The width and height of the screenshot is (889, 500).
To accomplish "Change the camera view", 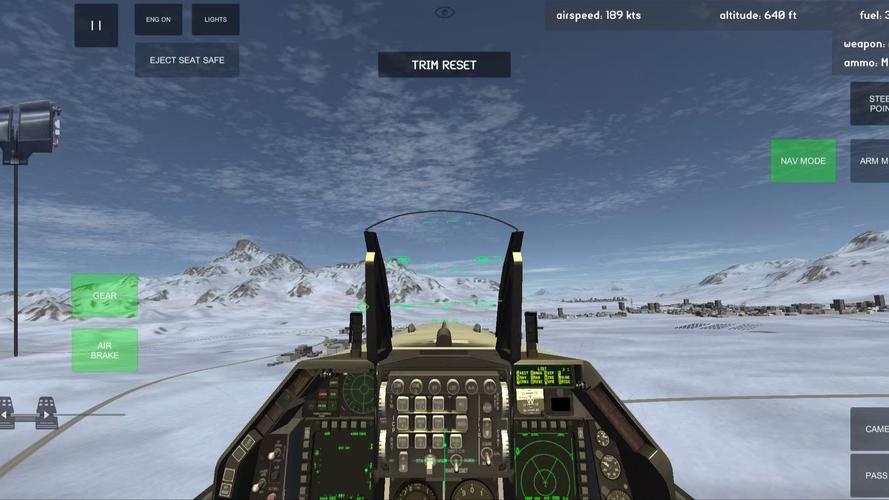I will (x=870, y=429).
